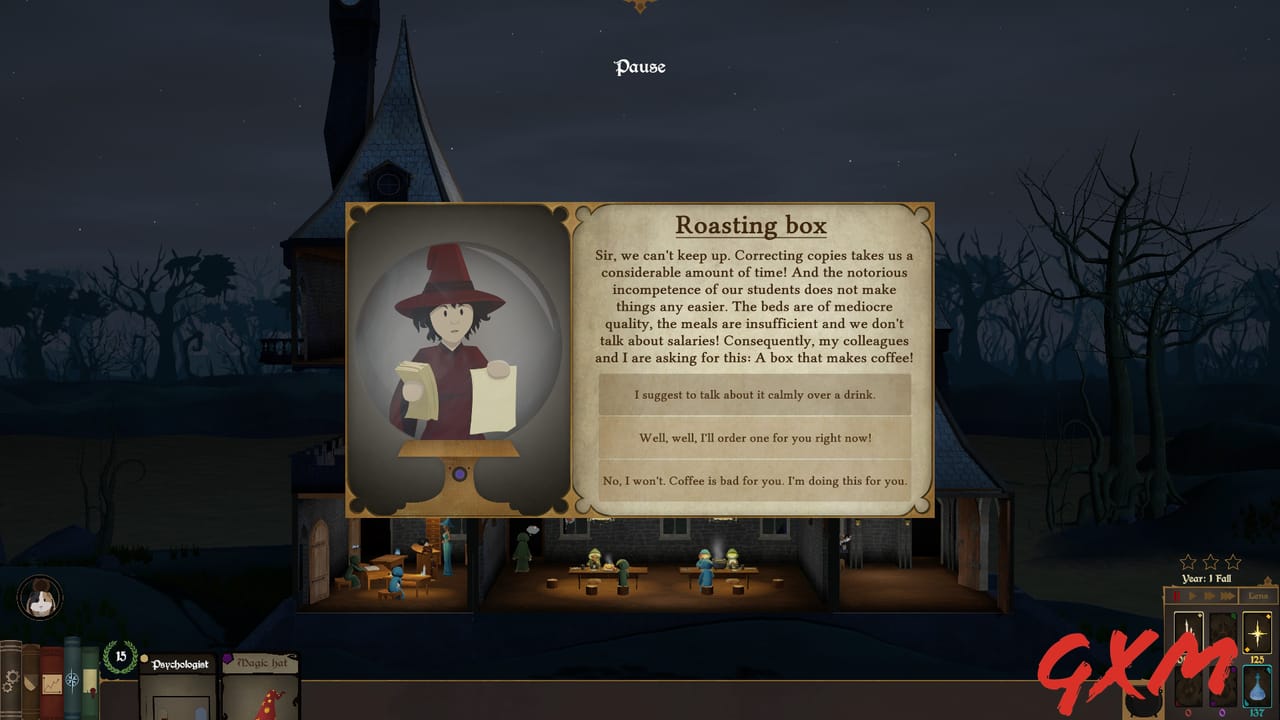1280x720 pixels.
Task: Activate the fastest game speed
Action: 1227,595
